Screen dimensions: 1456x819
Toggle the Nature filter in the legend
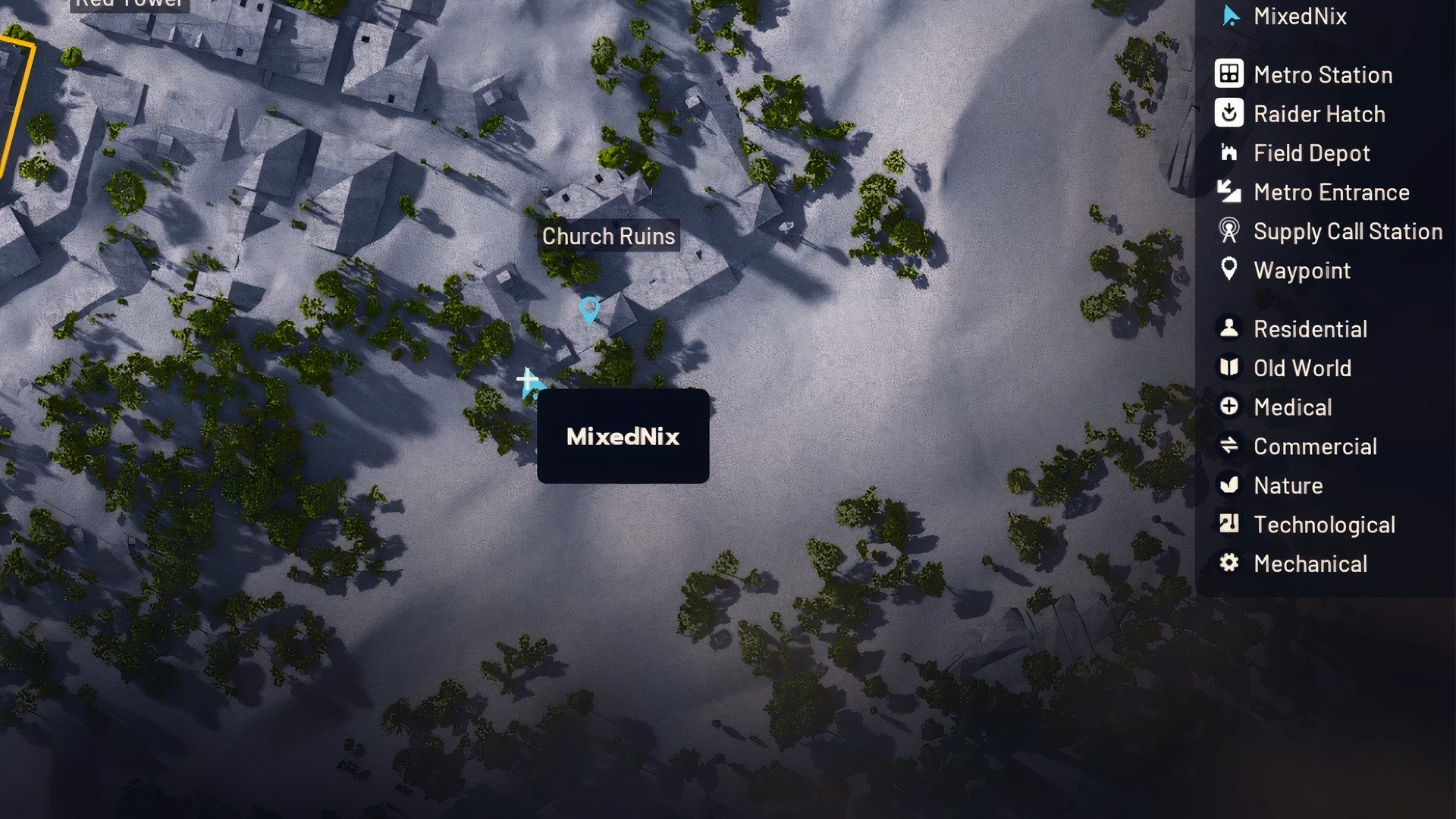tap(1228, 485)
